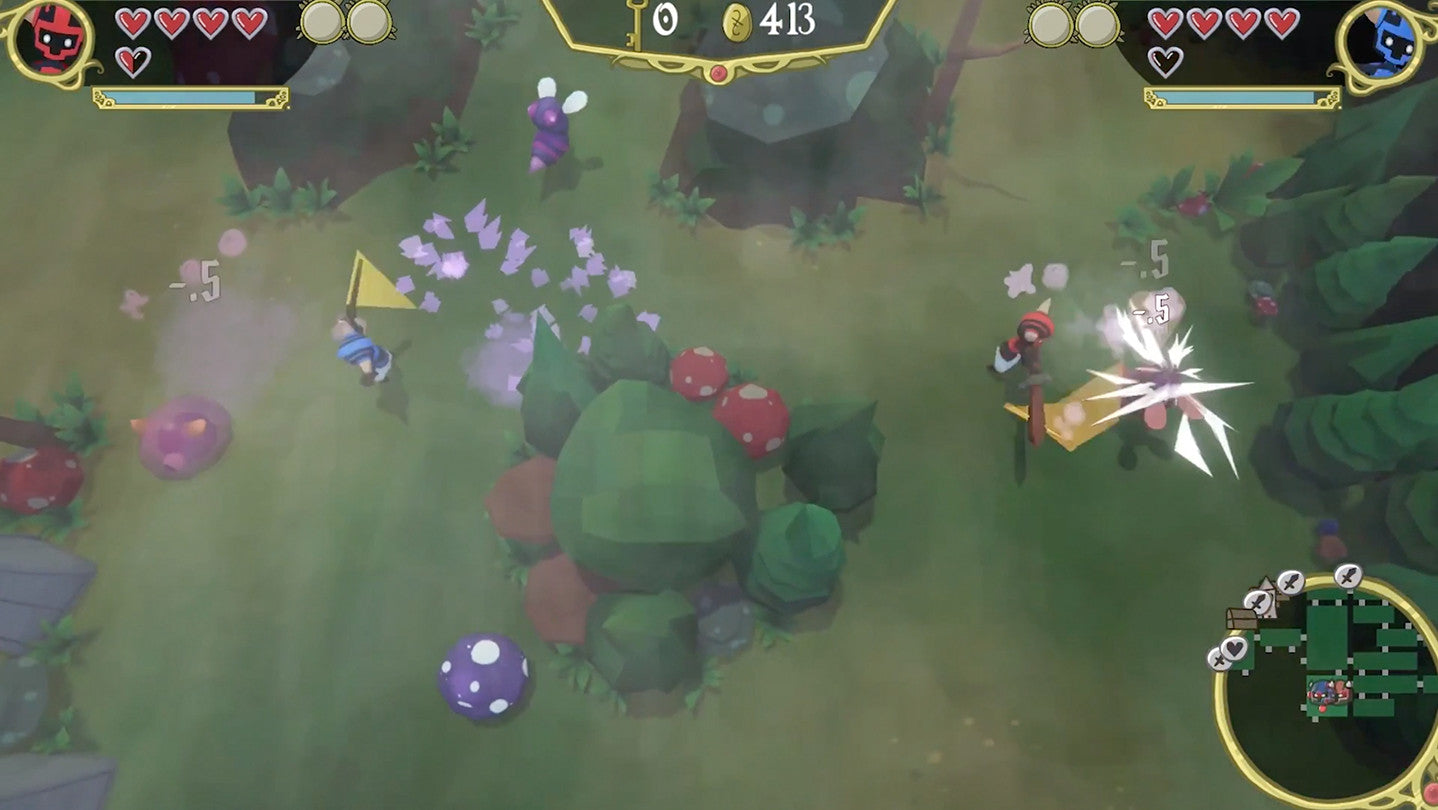Image resolution: width=1438 pixels, height=810 pixels.
Task: Click the treasure chest icon on the minimap
Action: (x=1241, y=619)
